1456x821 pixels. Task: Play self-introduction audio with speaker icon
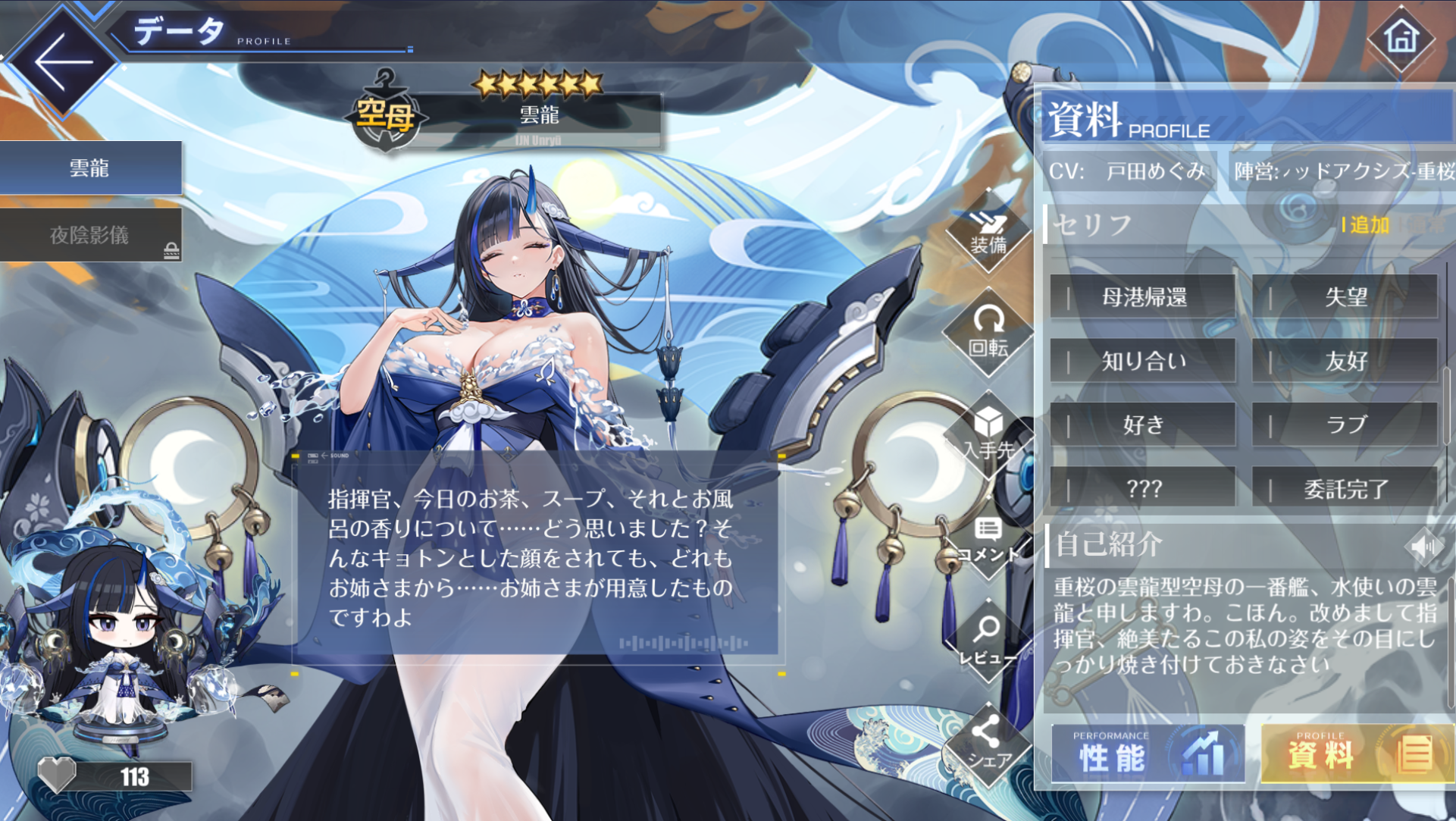tap(1422, 546)
